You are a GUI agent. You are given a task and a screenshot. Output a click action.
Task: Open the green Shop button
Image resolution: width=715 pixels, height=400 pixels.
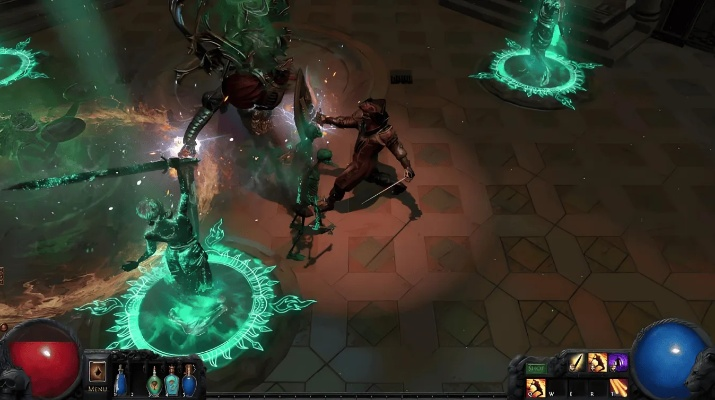point(536,368)
